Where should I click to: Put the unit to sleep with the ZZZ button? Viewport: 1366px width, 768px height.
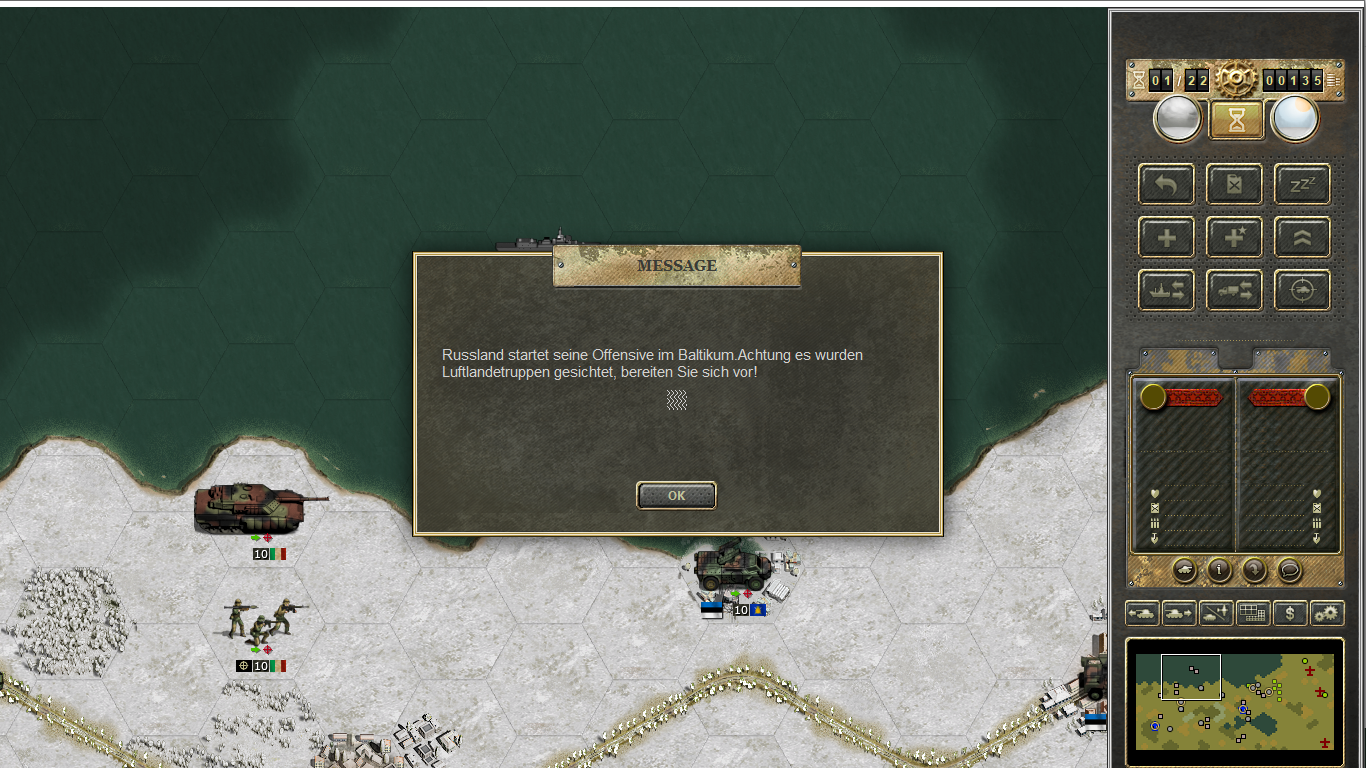pyautogui.click(x=1302, y=184)
